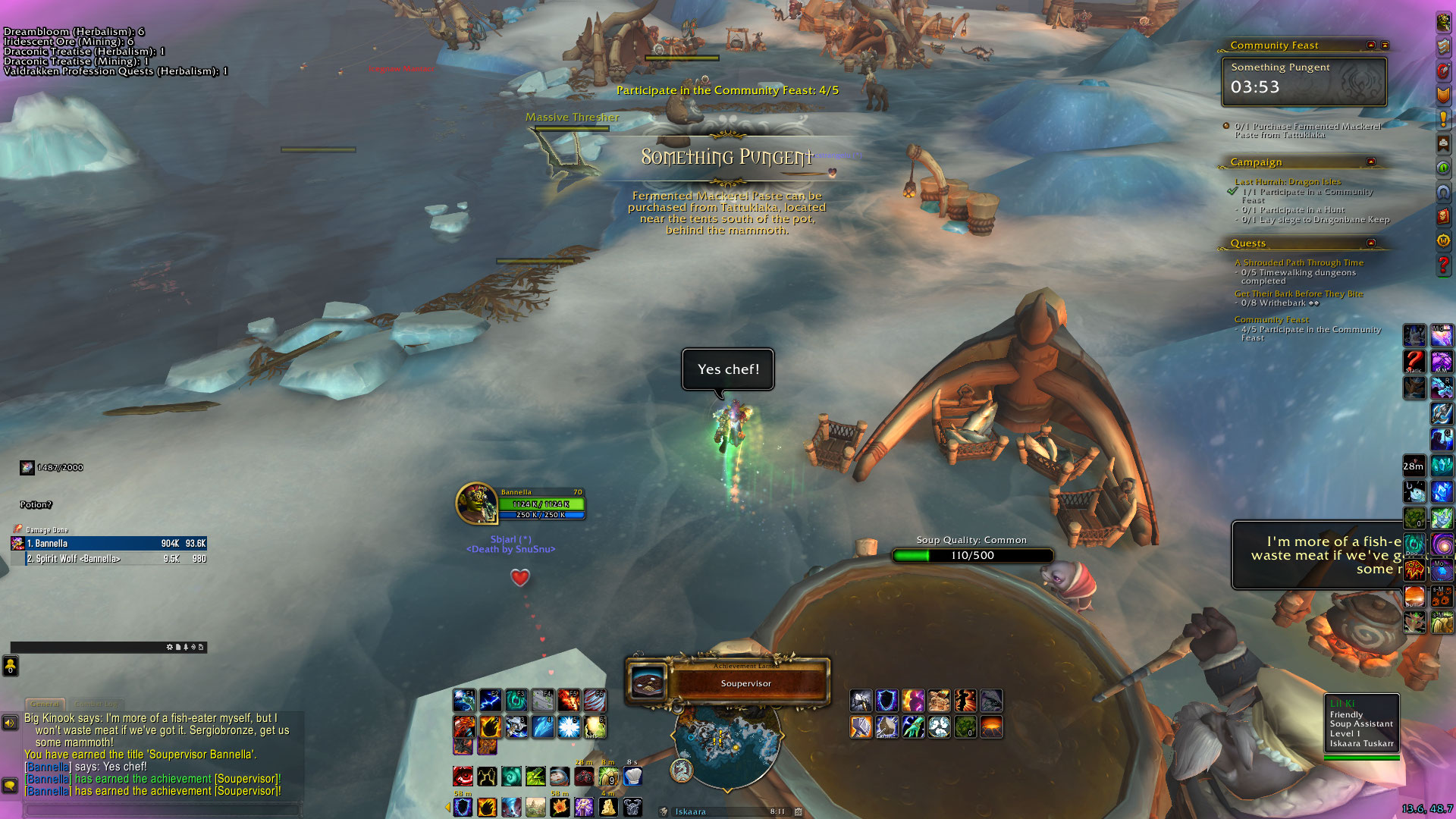
Task: Collapse the Quests tracker section
Action: (1371, 243)
